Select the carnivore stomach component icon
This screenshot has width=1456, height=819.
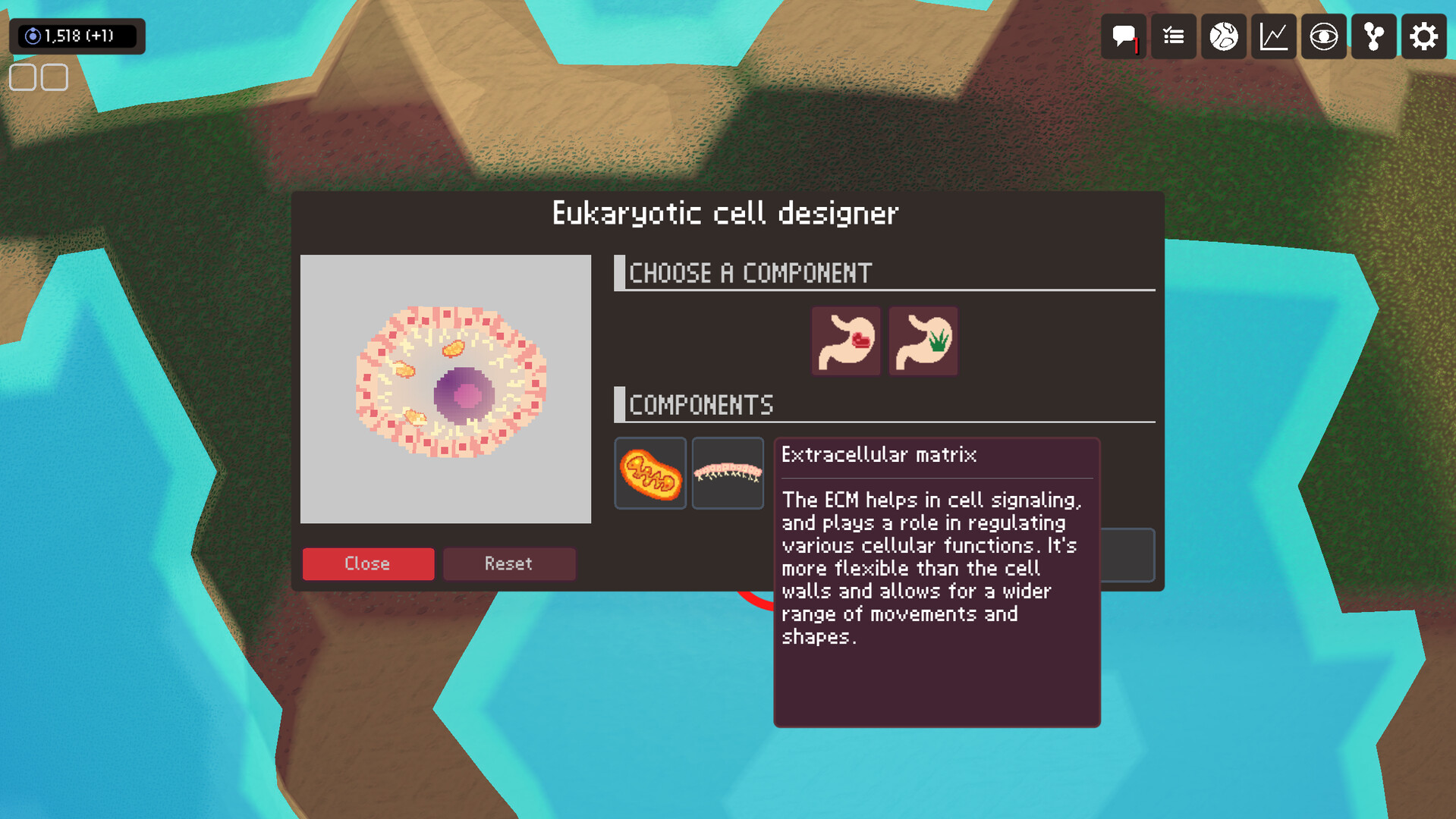click(x=845, y=340)
